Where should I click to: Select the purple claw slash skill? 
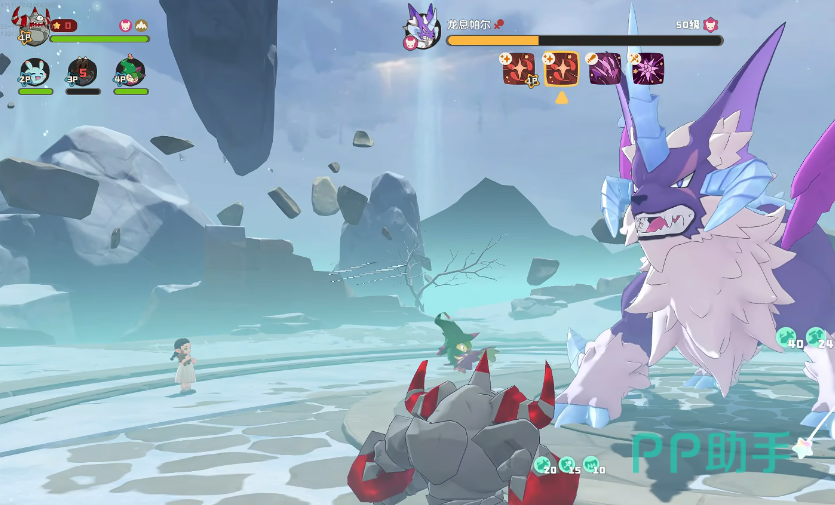point(604,69)
